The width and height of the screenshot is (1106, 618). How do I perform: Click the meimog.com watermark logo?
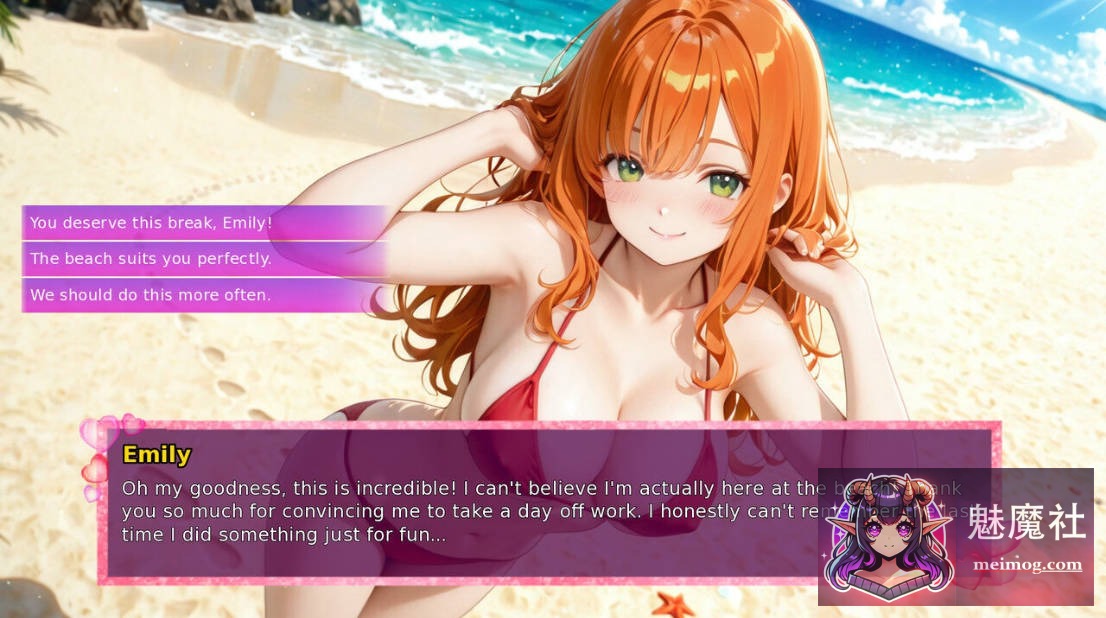click(955, 537)
